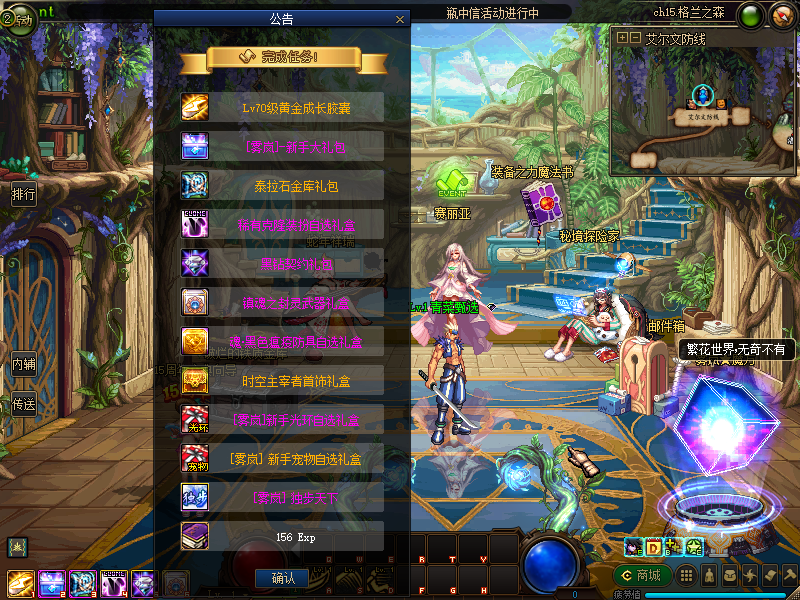Viewport: 800px width, 600px height.
Task: Open the 排行 ranking button
Action: 24,194
